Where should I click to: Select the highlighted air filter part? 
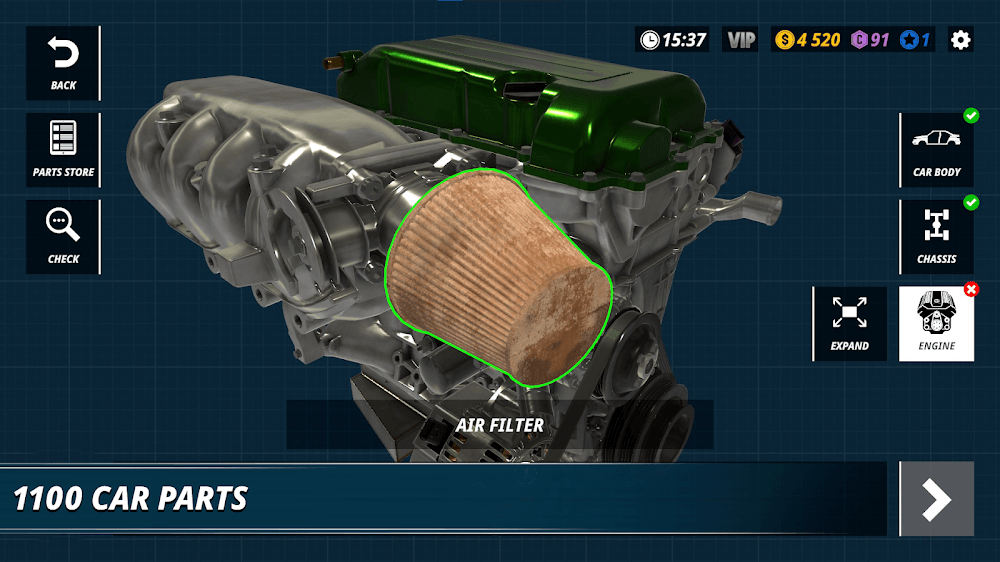[x=500, y=280]
